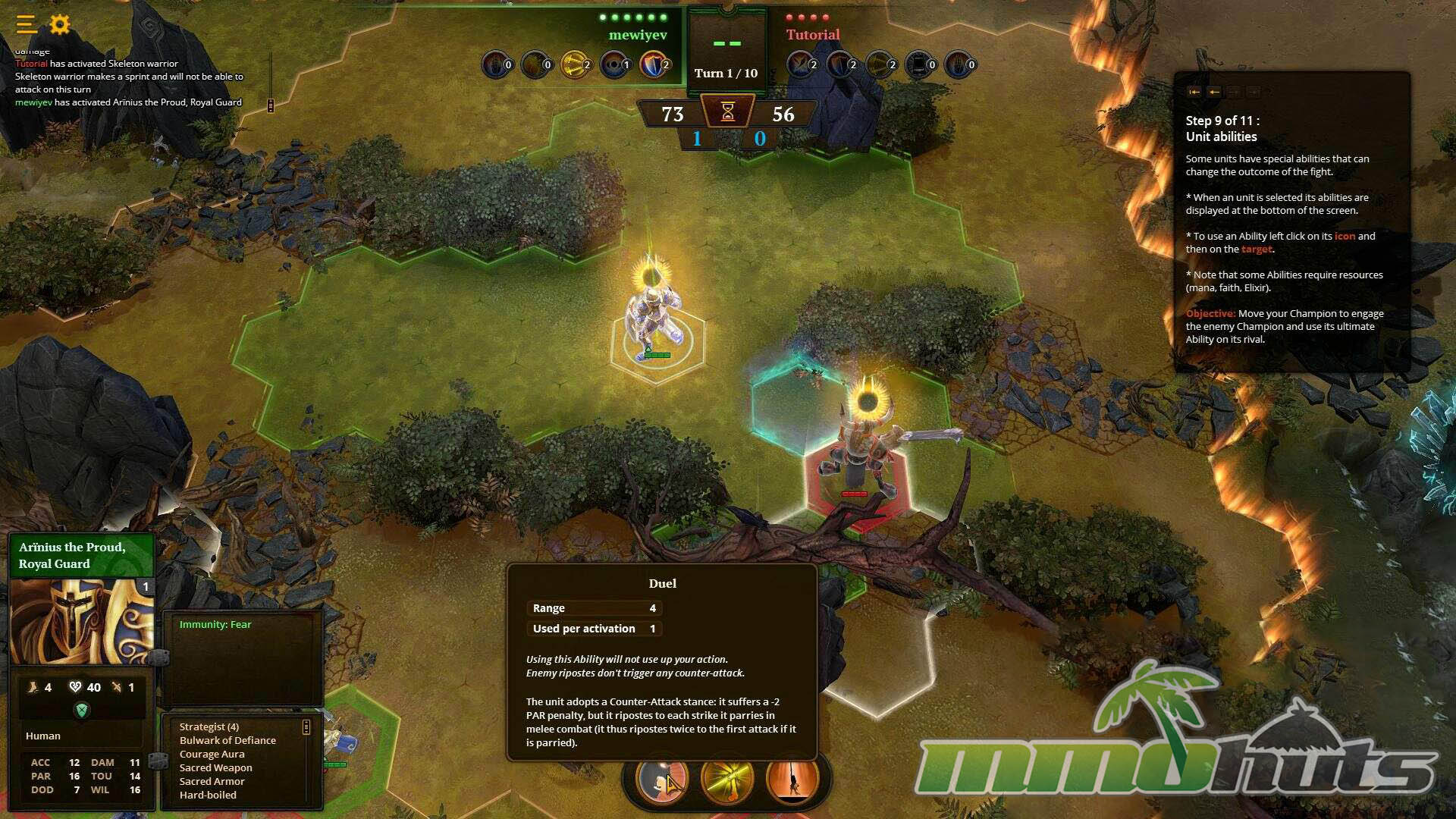Click the combat log scrollbar handle
Screen dimensions: 1456x819
(x=271, y=105)
